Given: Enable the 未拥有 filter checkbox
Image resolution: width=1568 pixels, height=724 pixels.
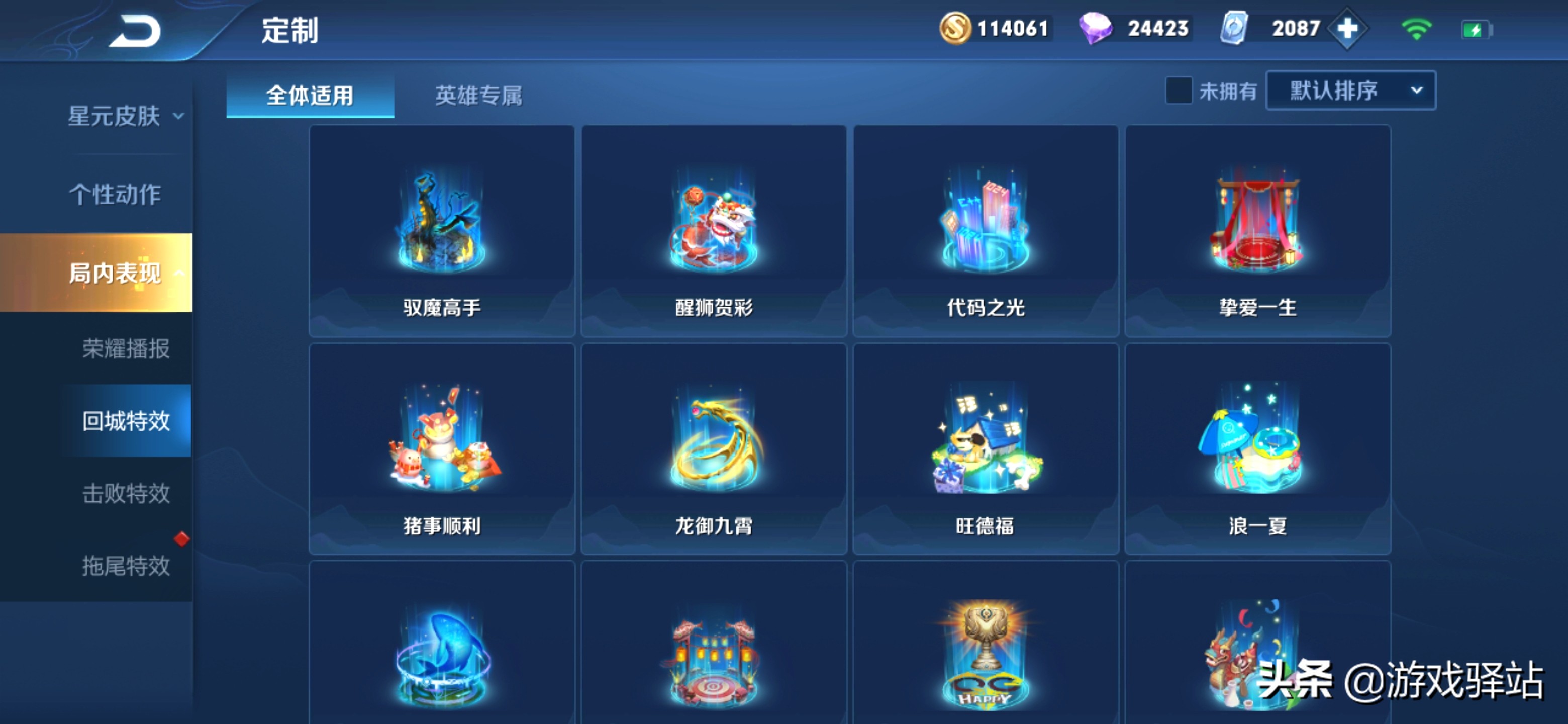Looking at the screenshot, I should coord(1179,90).
